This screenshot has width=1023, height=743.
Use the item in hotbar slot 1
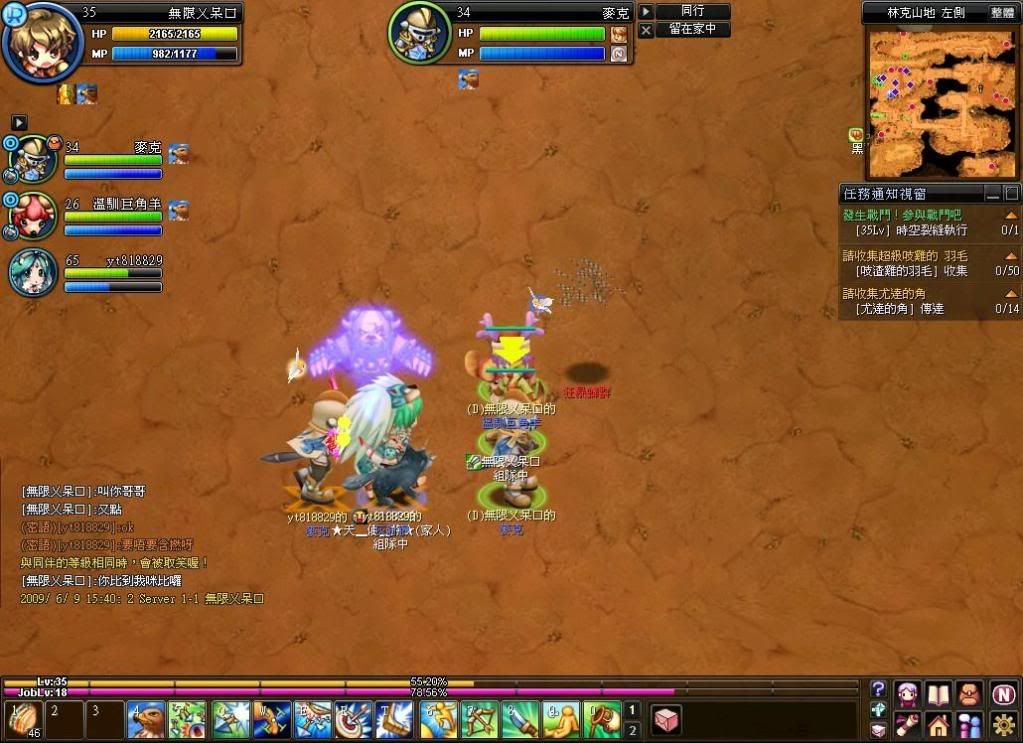coord(21,720)
